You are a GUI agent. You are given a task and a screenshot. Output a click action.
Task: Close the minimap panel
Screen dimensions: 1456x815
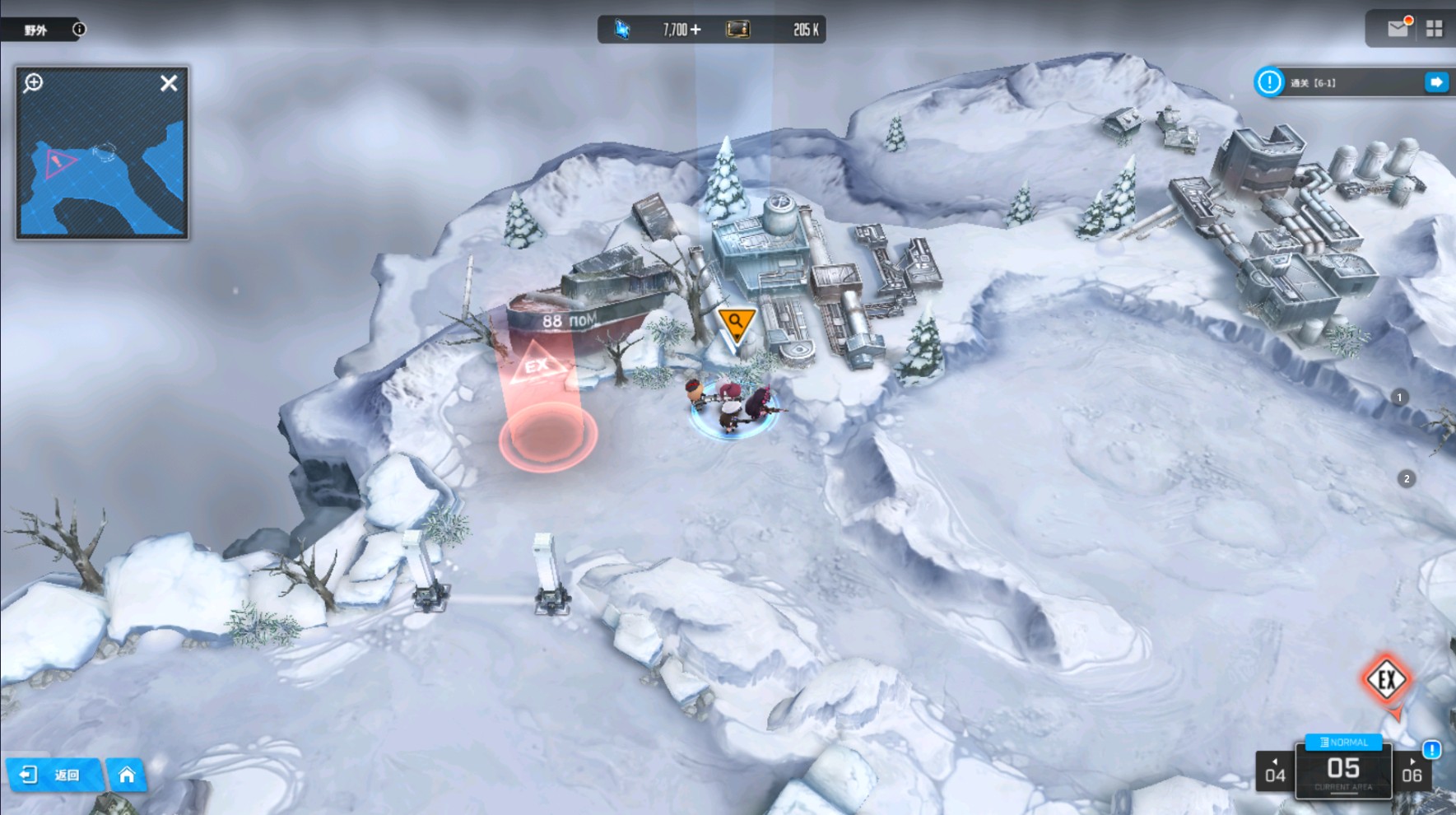169,83
